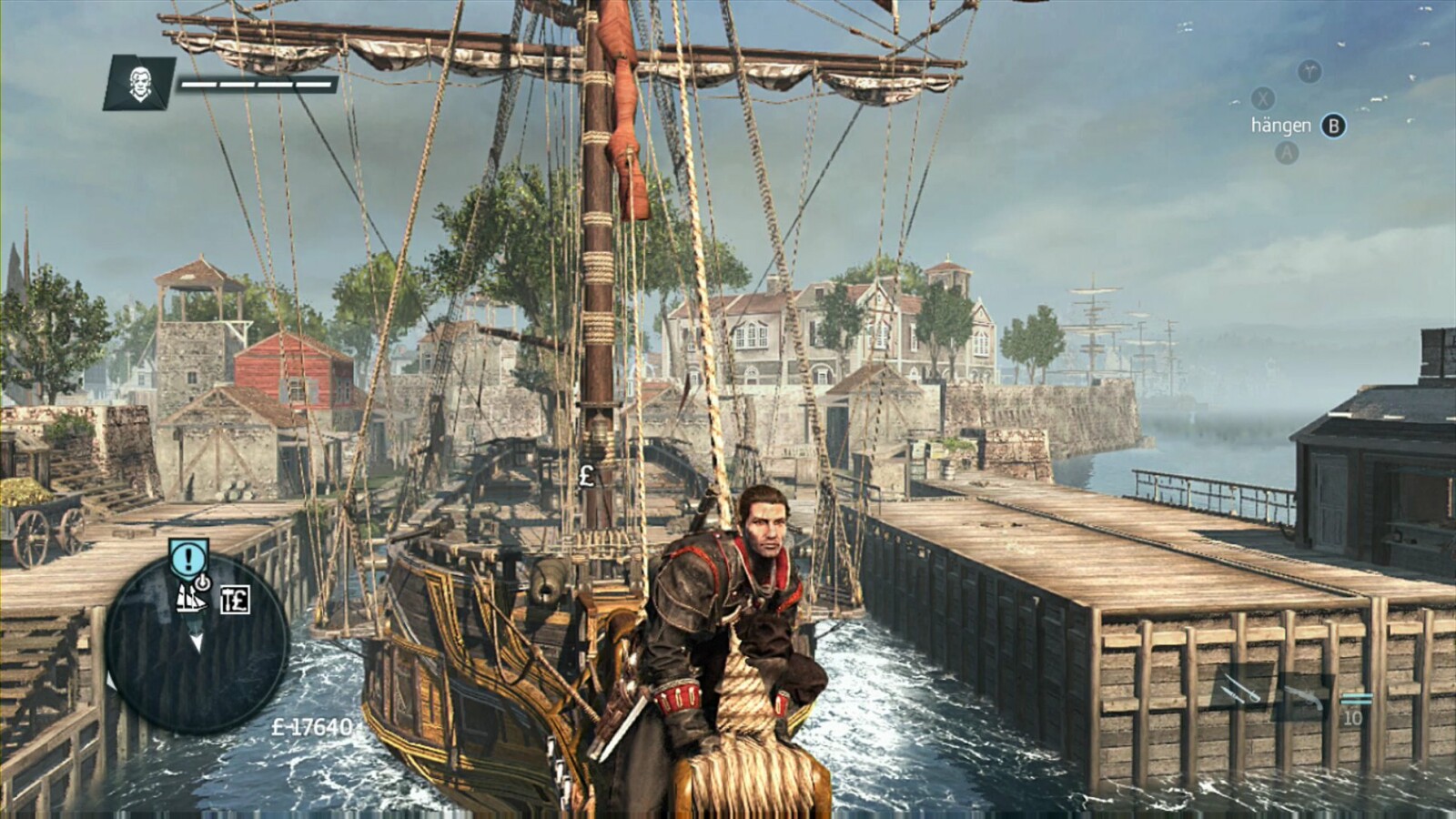1456x819 pixels.
Task: Click the sailing ship marker on minimap
Action: (190, 598)
